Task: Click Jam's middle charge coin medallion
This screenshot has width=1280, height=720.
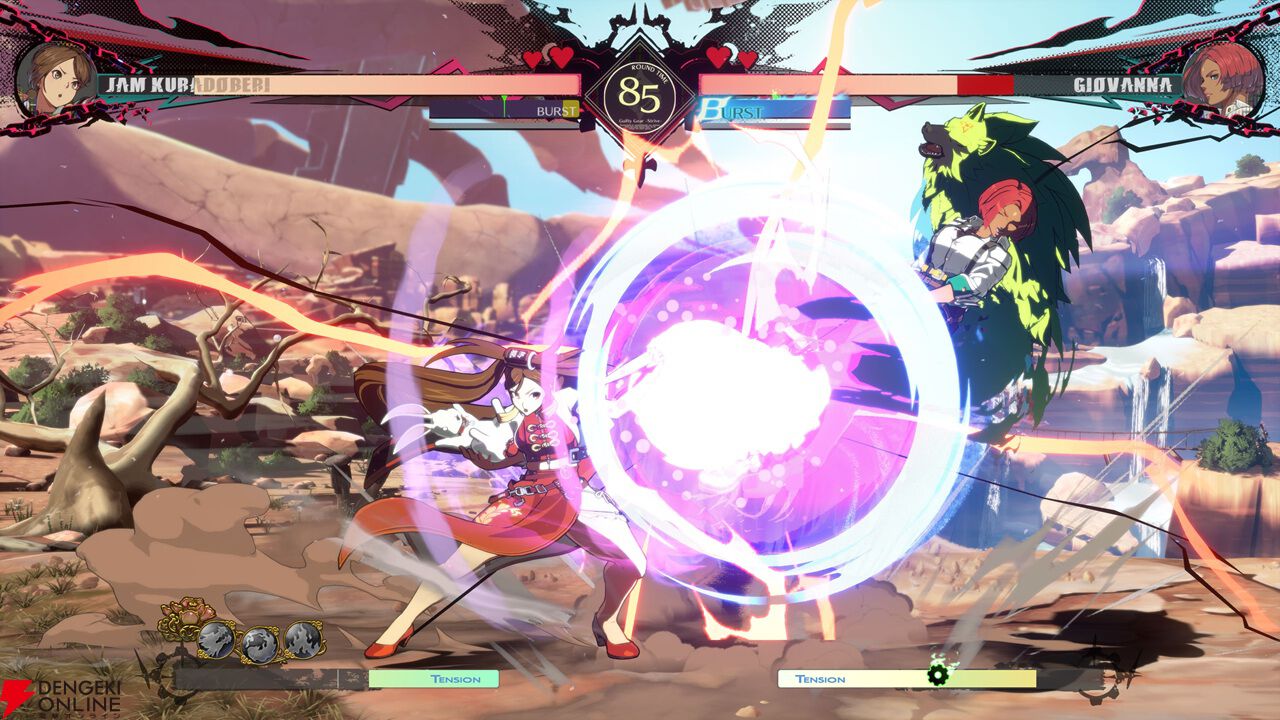Action: [260, 644]
